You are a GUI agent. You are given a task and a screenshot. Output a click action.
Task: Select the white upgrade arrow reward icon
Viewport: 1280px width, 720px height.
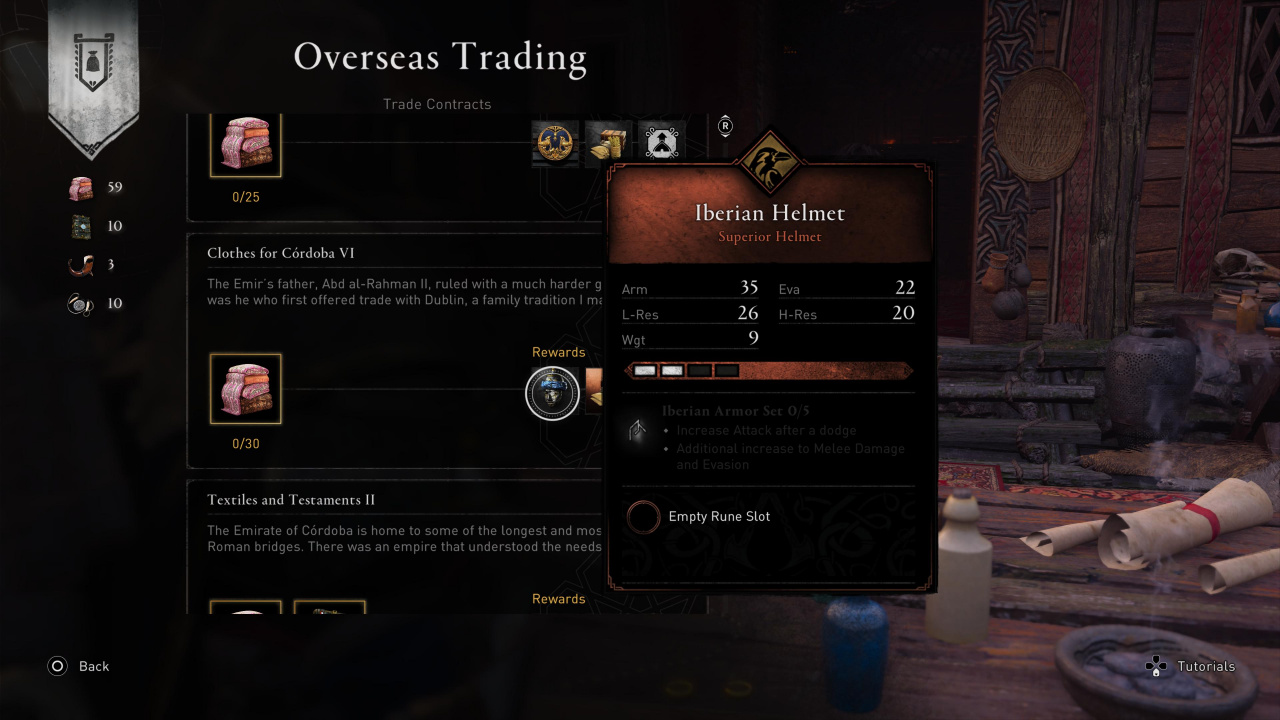660,143
